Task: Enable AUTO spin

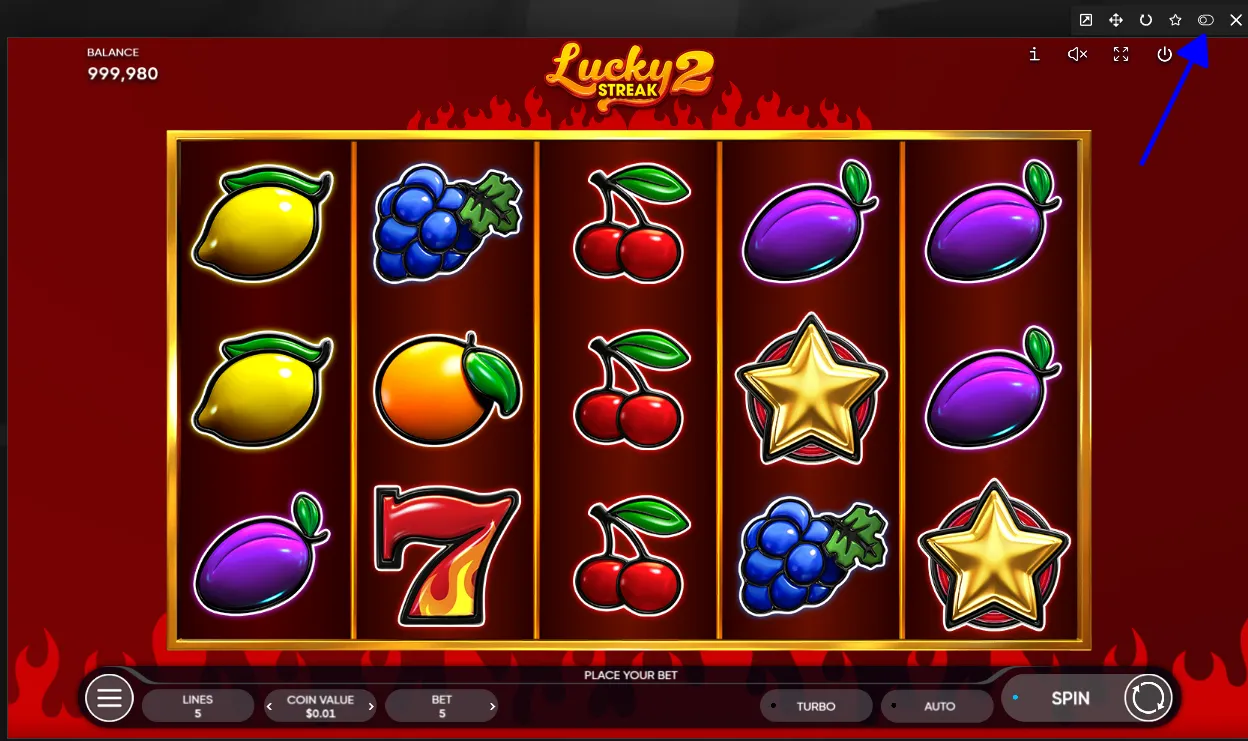Action: click(x=939, y=706)
